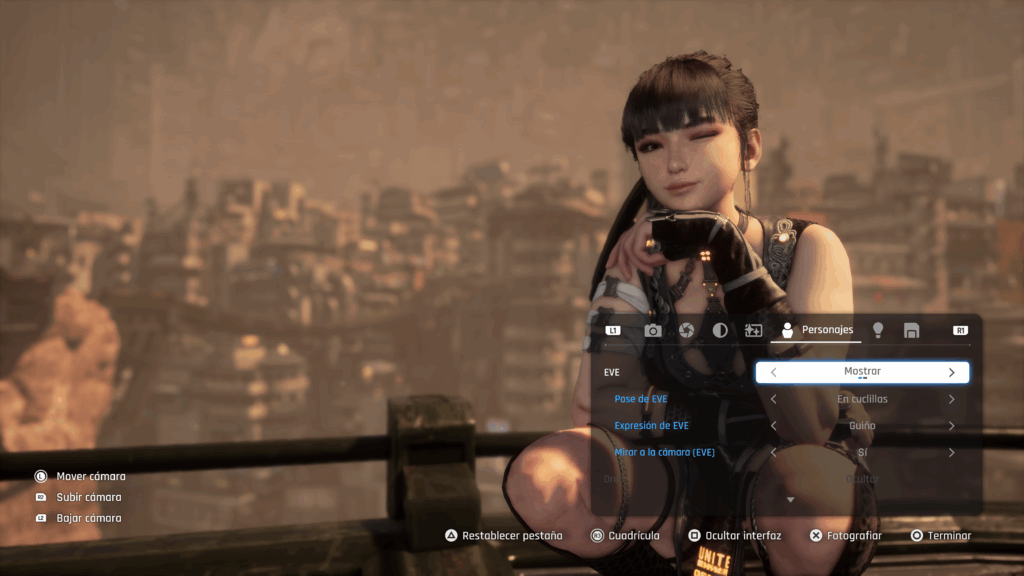
Task: Choose next Pose de EVE option
Action: (x=951, y=399)
